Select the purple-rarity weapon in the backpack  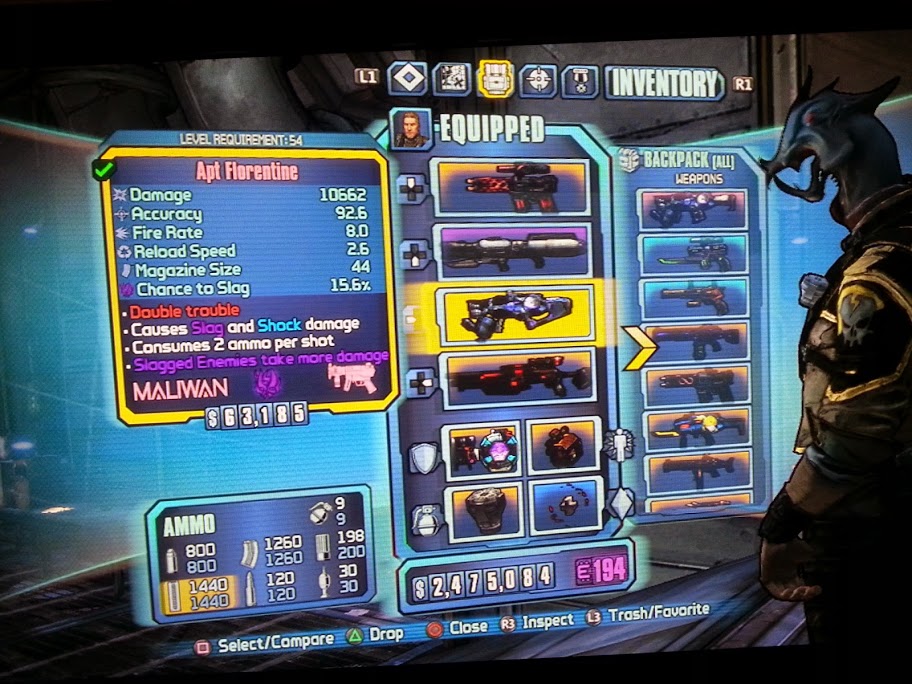point(694,210)
